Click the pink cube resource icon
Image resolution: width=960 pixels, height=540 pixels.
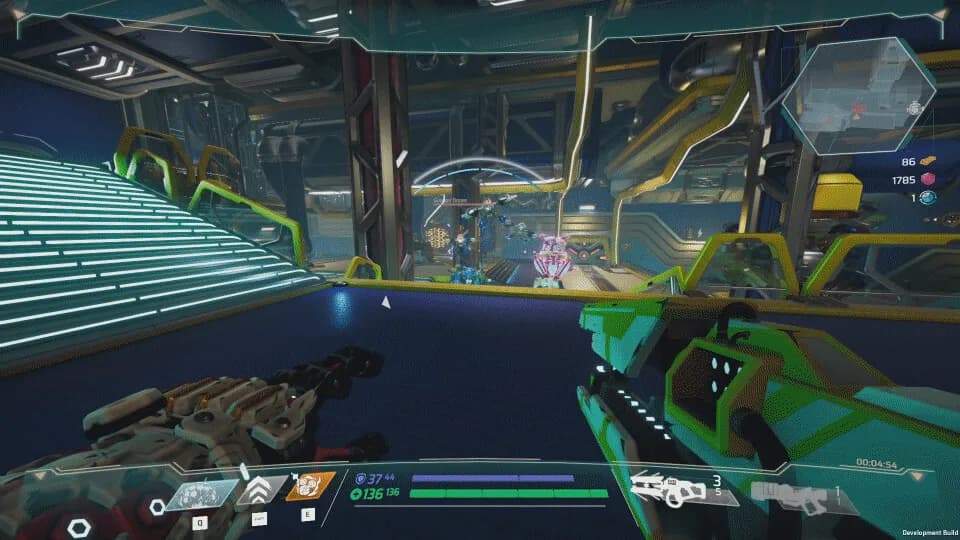[x=927, y=179]
